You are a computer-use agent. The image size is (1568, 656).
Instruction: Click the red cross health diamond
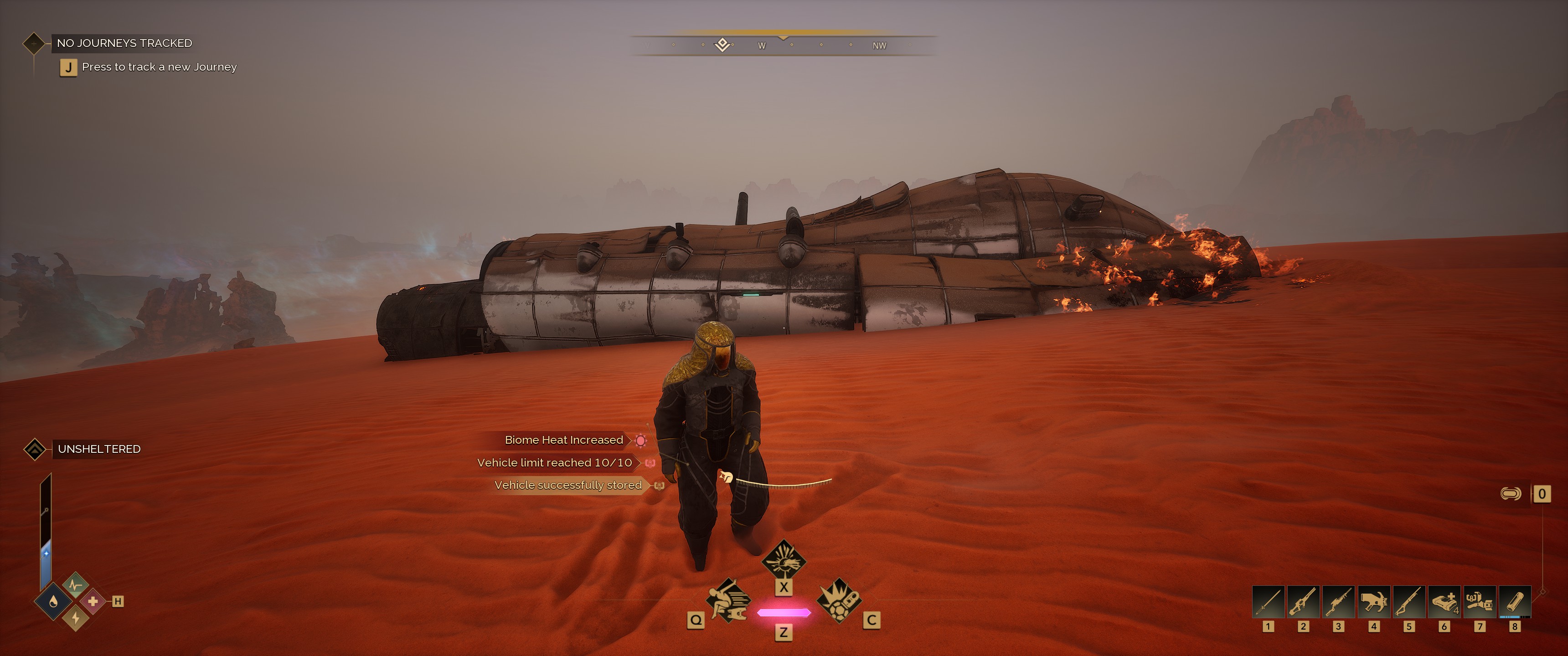click(93, 601)
